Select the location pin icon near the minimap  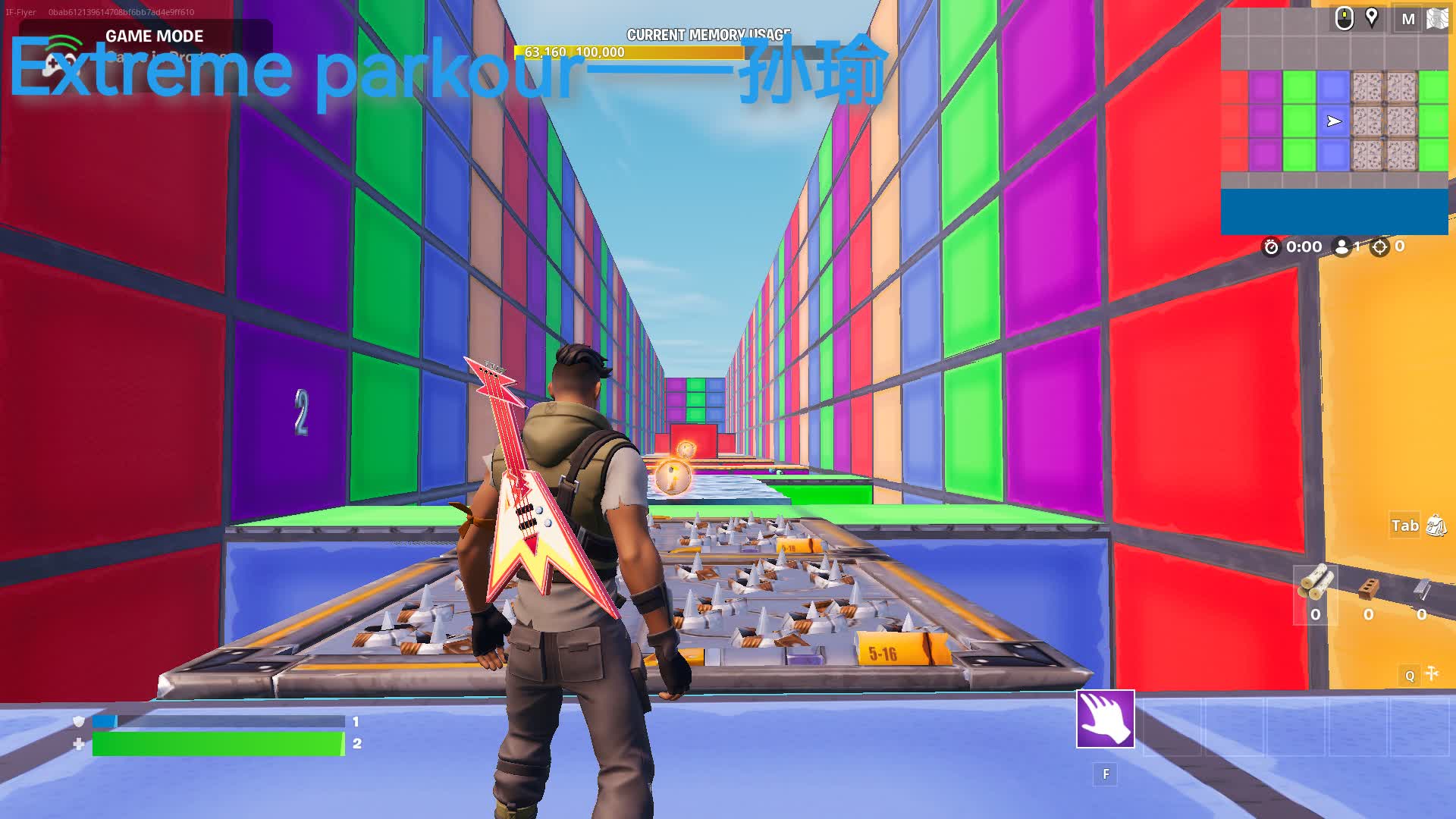pyautogui.click(x=1373, y=17)
